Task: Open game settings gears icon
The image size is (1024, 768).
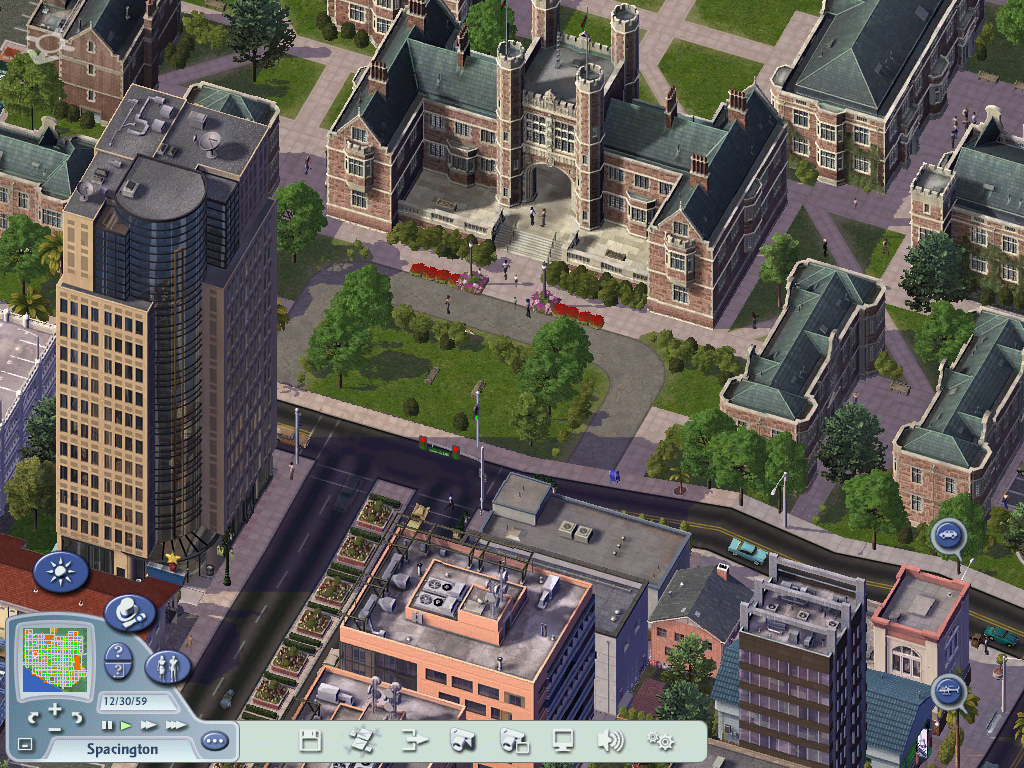Action: click(x=659, y=741)
